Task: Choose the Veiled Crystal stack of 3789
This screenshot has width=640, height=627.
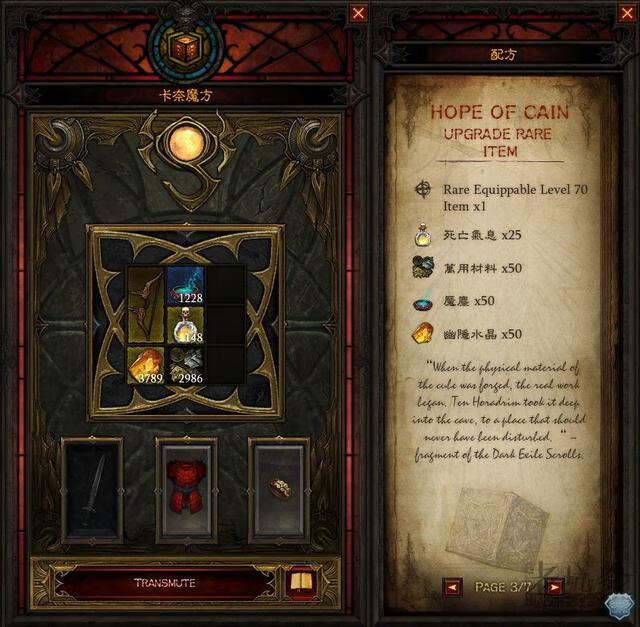Action: (146, 364)
